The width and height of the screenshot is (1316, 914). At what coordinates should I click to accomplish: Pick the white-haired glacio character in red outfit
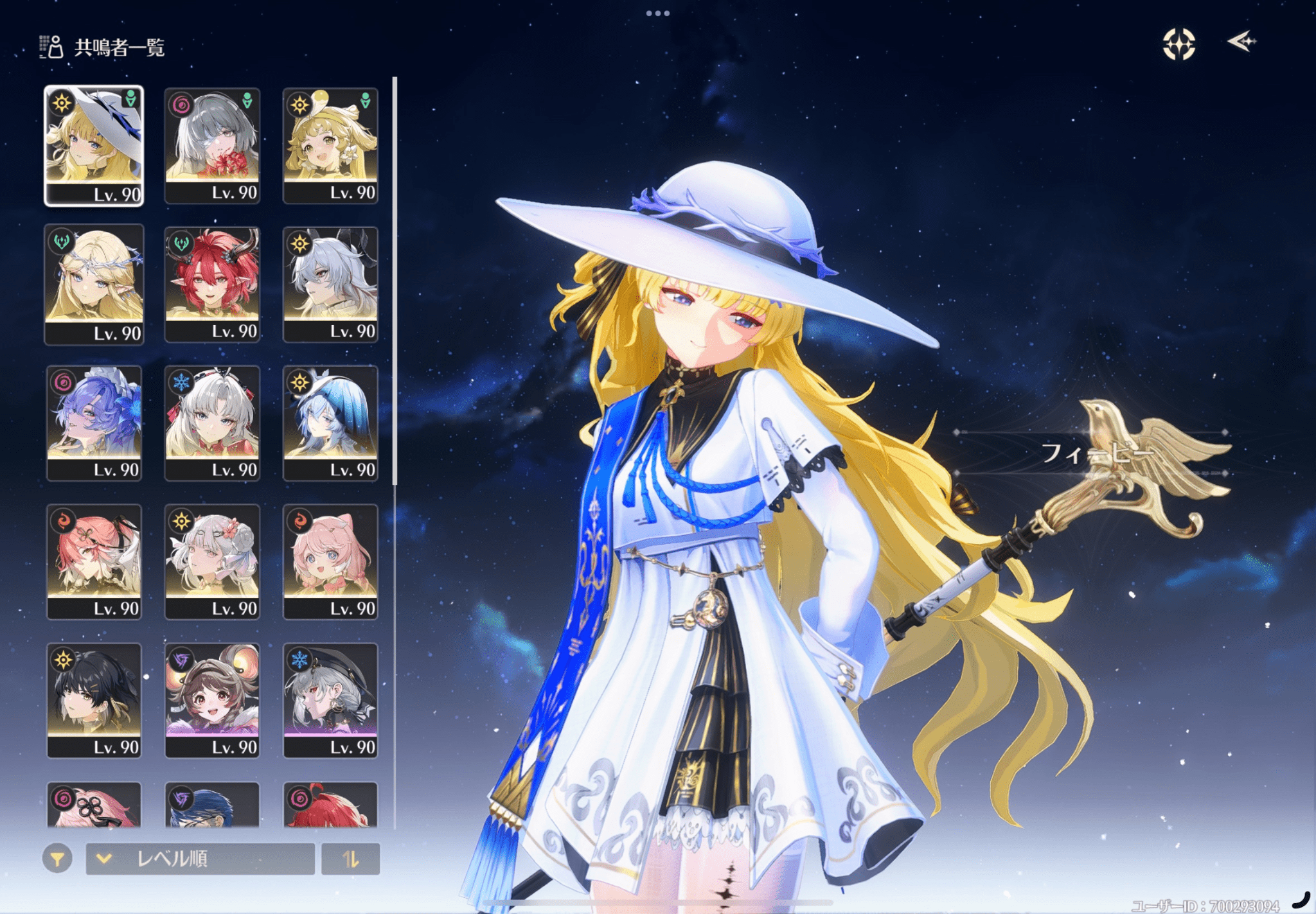[x=212, y=423]
